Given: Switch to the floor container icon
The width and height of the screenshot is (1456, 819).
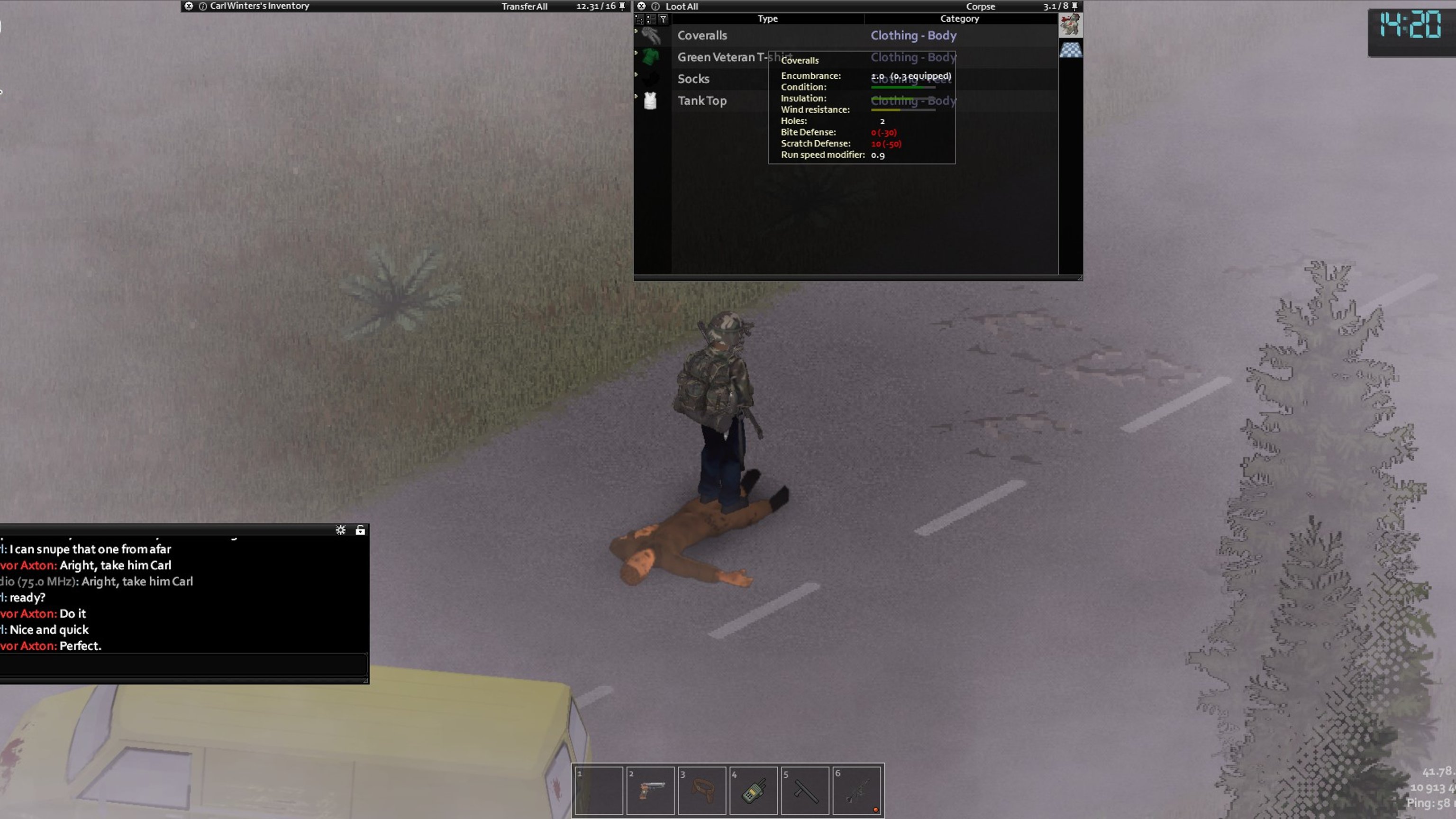Looking at the screenshot, I should click(1070, 50).
